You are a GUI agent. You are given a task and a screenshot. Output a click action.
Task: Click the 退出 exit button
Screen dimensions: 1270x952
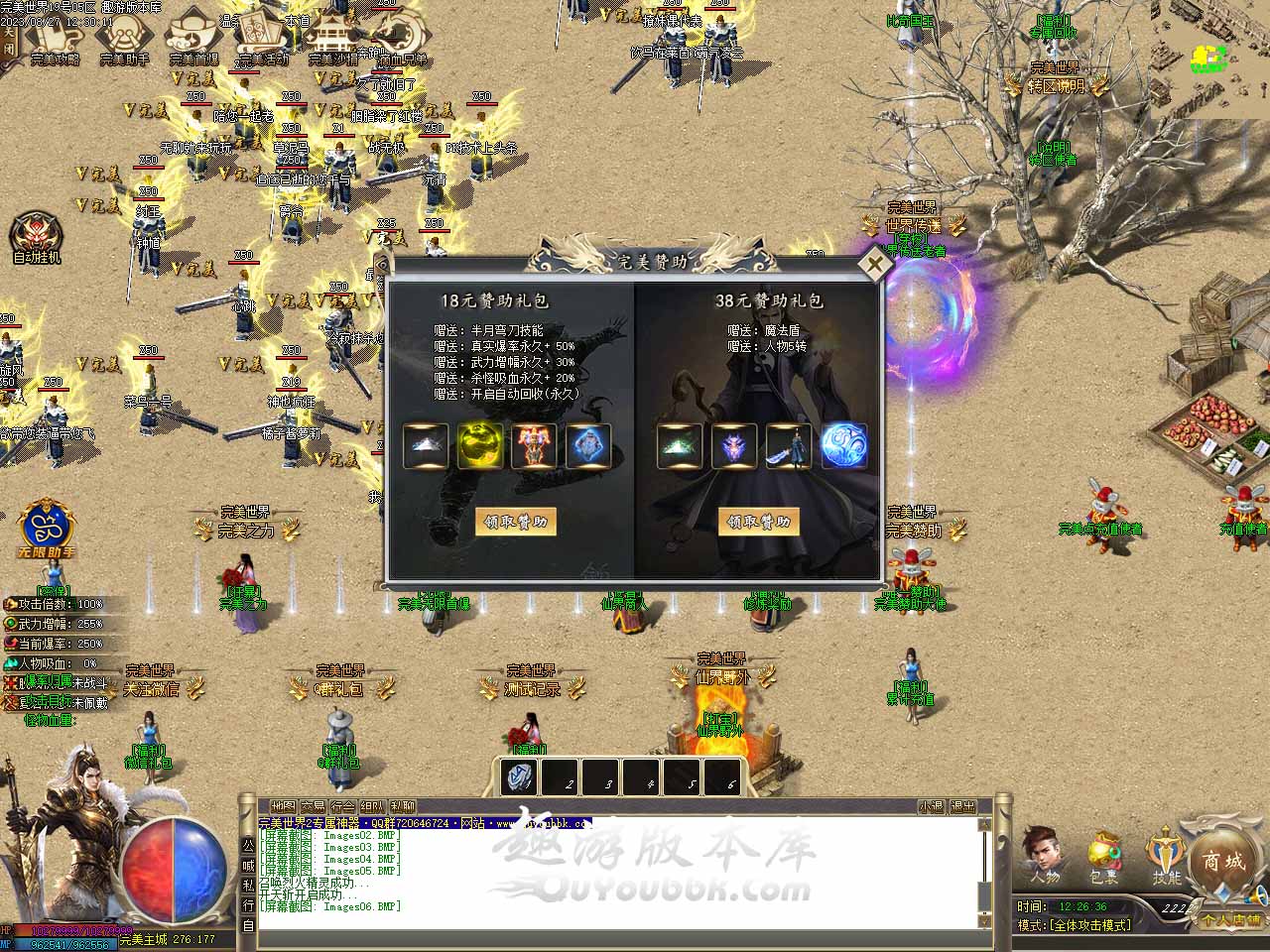(x=962, y=807)
